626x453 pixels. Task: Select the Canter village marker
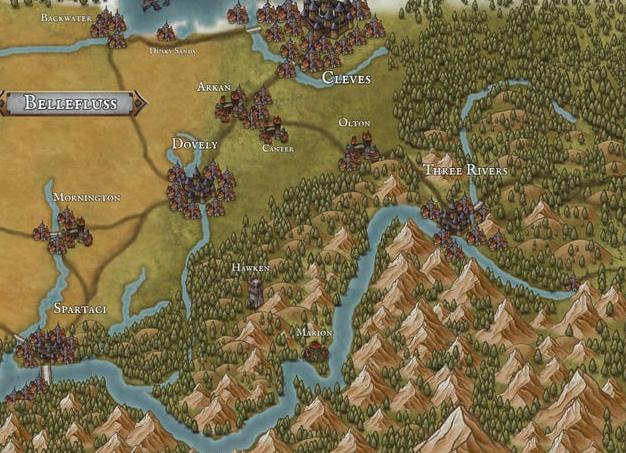click(x=273, y=131)
